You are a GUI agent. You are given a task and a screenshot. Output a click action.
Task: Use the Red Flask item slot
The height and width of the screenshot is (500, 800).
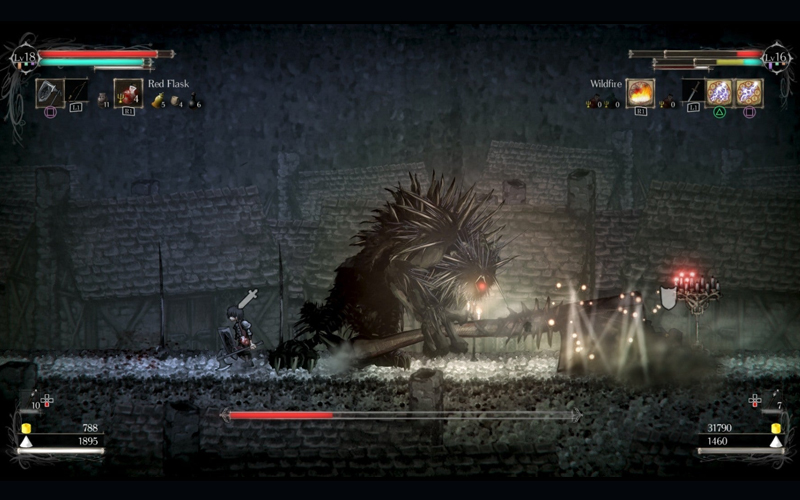[x=127, y=92]
